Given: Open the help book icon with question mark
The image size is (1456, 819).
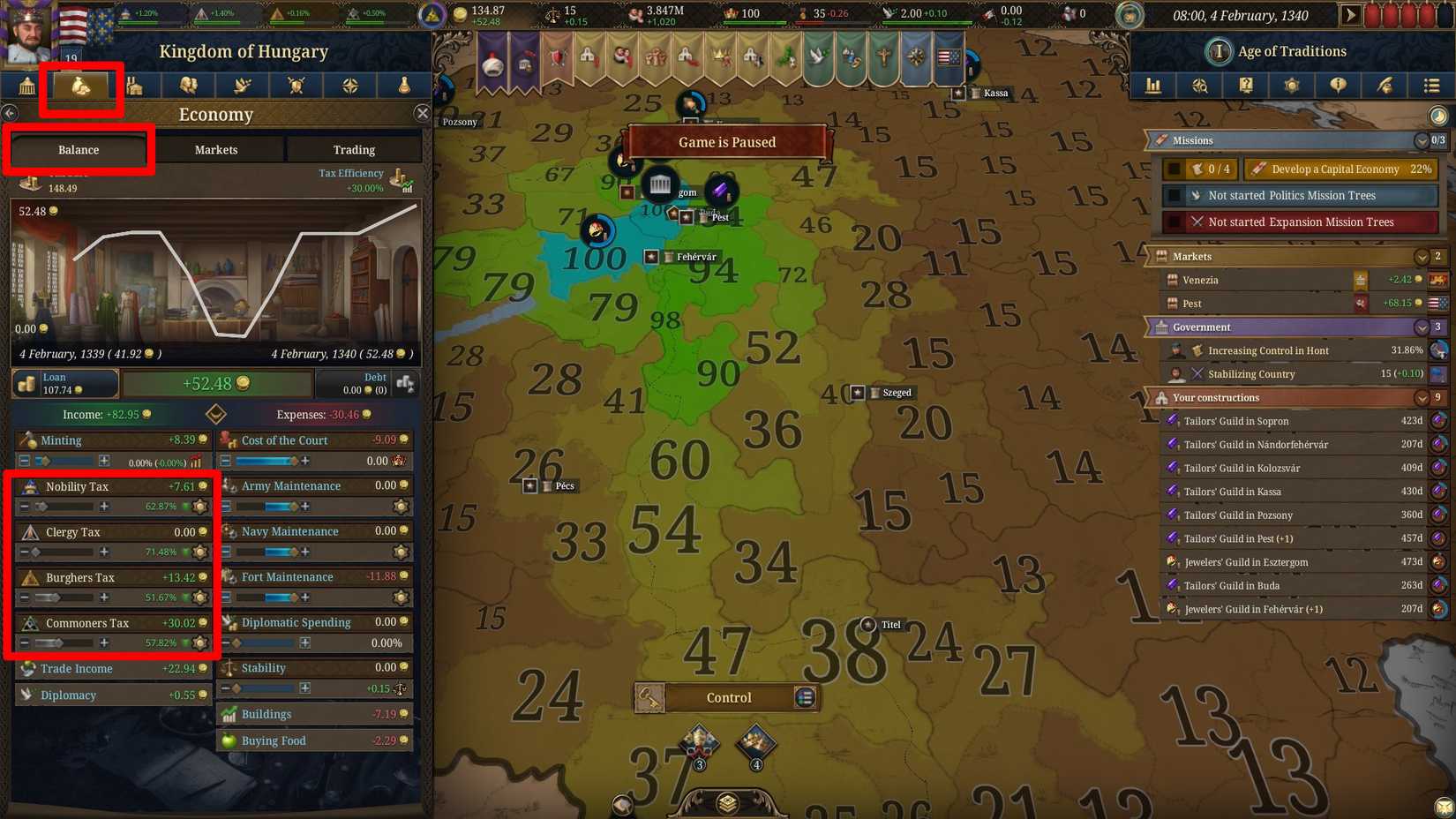Looking at the screenshot, I should coord(1246,86).
